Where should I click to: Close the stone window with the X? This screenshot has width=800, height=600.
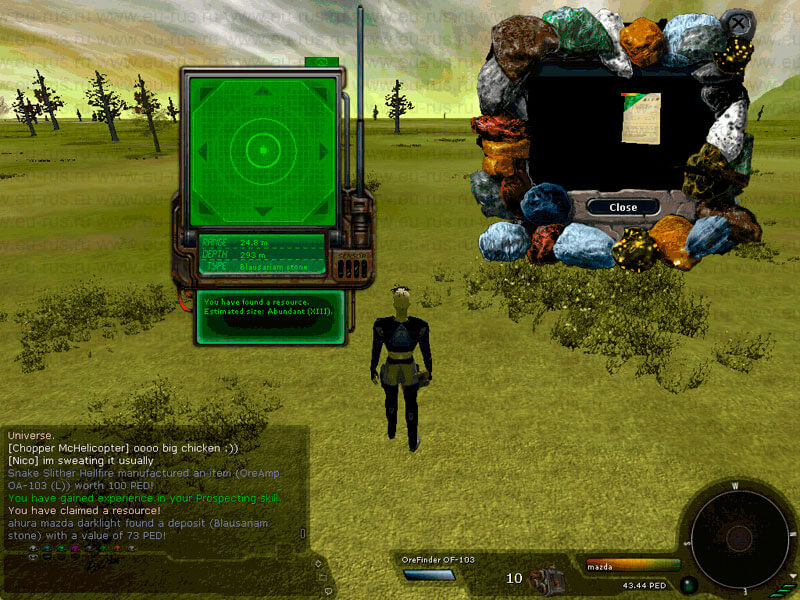(x=737, y=22)
